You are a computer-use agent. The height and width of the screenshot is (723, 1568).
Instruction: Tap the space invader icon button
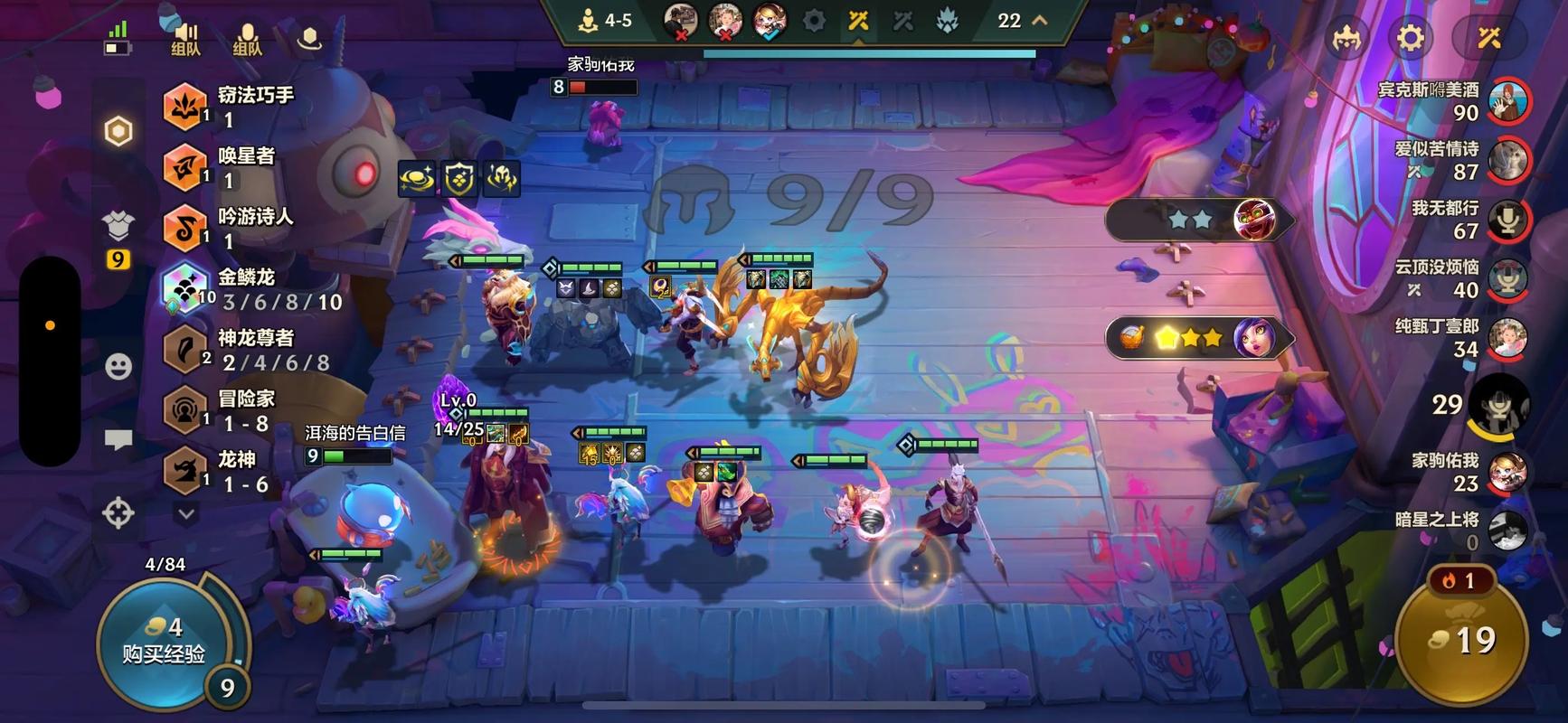pos(1347,38)
